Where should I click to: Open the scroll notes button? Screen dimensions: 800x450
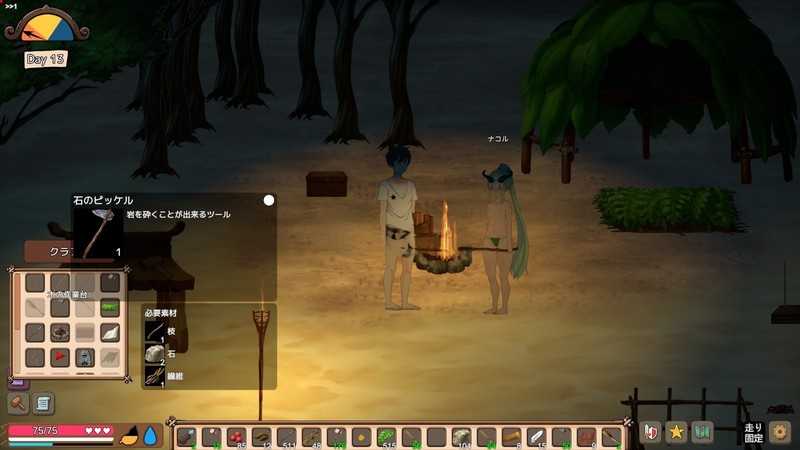[43, 403]
